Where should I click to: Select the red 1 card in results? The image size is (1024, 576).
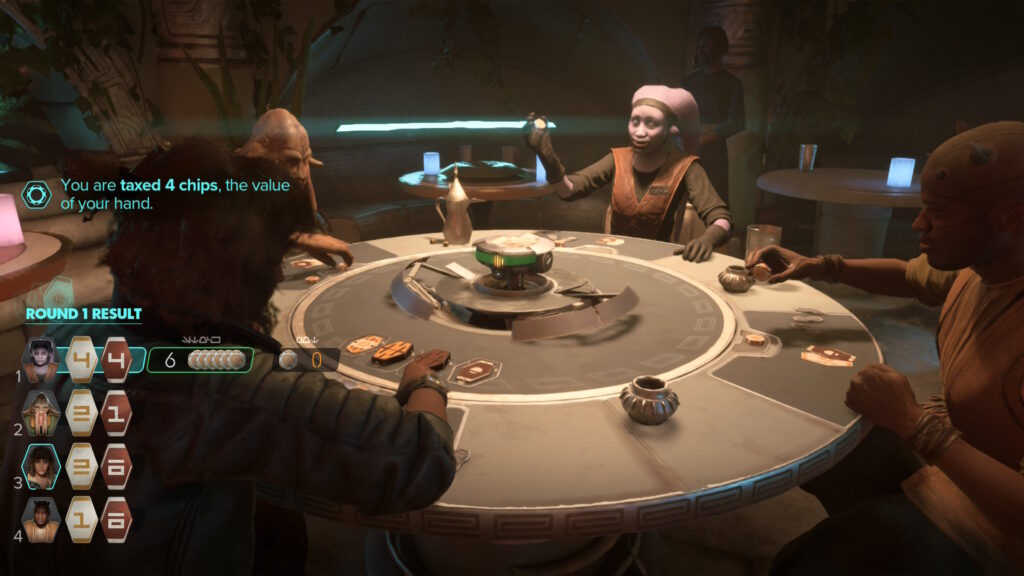coord(116,413)
